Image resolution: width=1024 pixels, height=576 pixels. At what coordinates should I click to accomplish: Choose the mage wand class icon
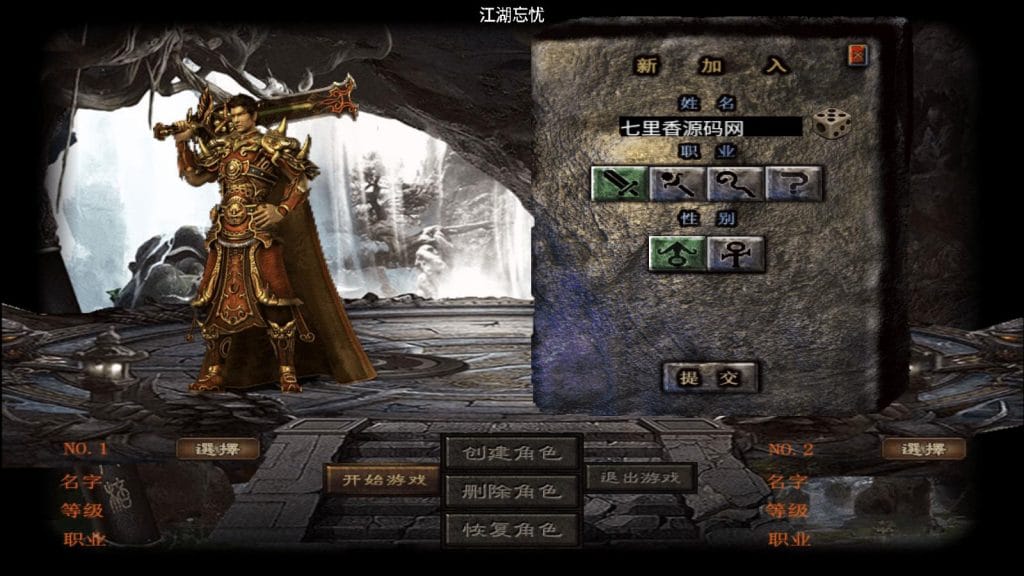coord(678,183)
